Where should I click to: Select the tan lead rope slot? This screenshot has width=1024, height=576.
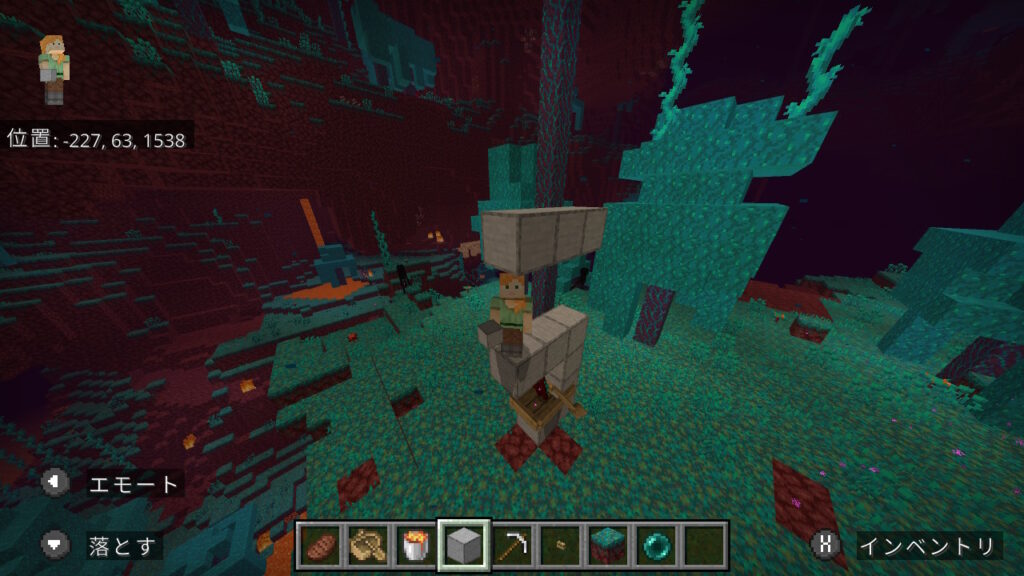tap(367, 545)
